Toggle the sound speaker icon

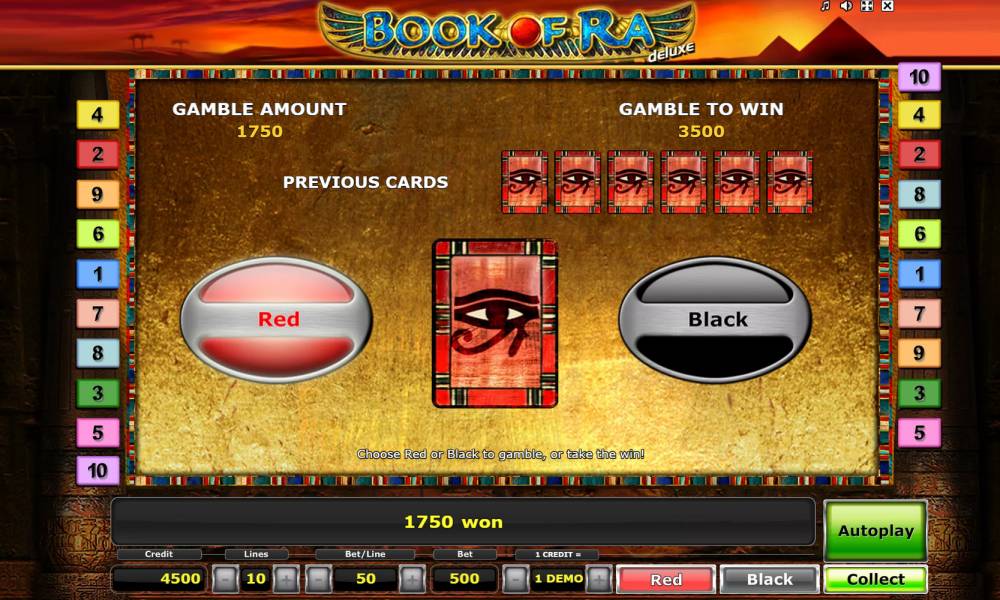[x=846, y=6]
